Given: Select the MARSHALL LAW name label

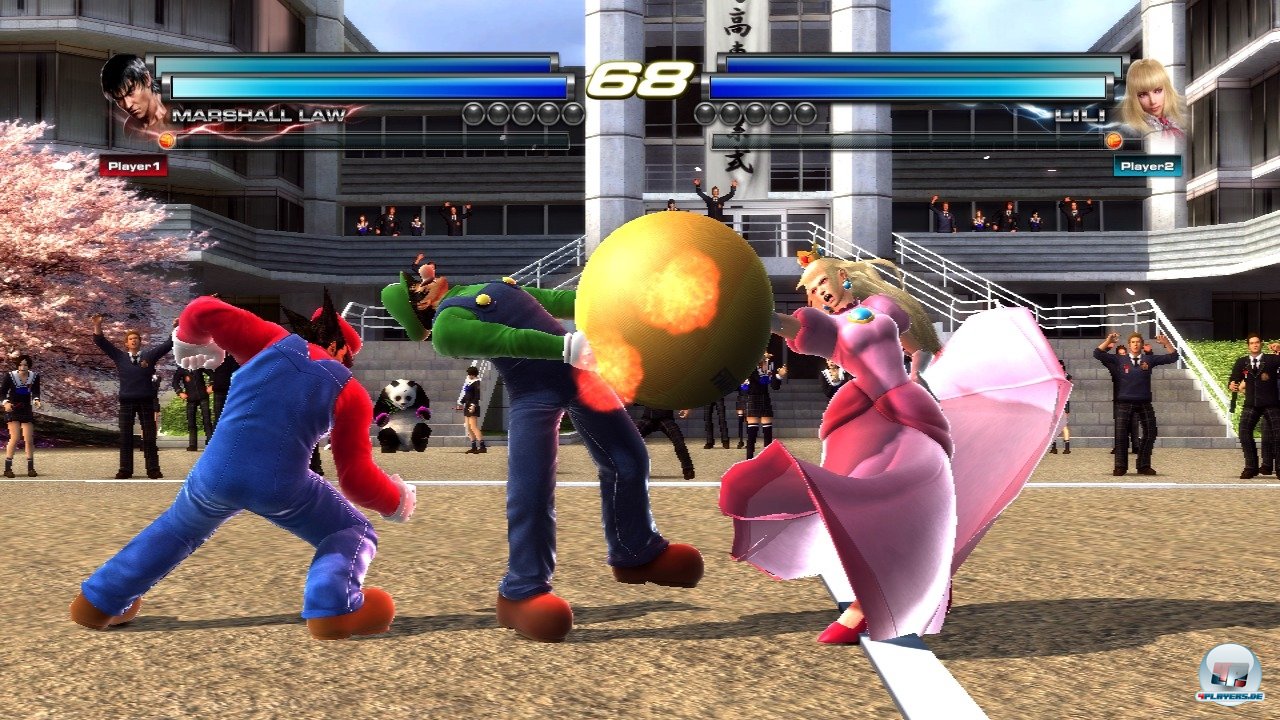Looking at the screenshot, I should pyautogui.click(x=258, y=116).
